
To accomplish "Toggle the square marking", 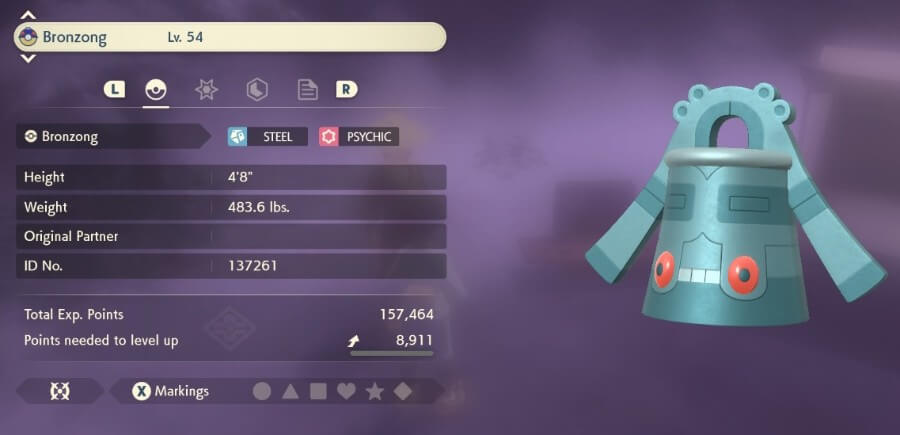I will pyautogui.click(x=318, y=391).
